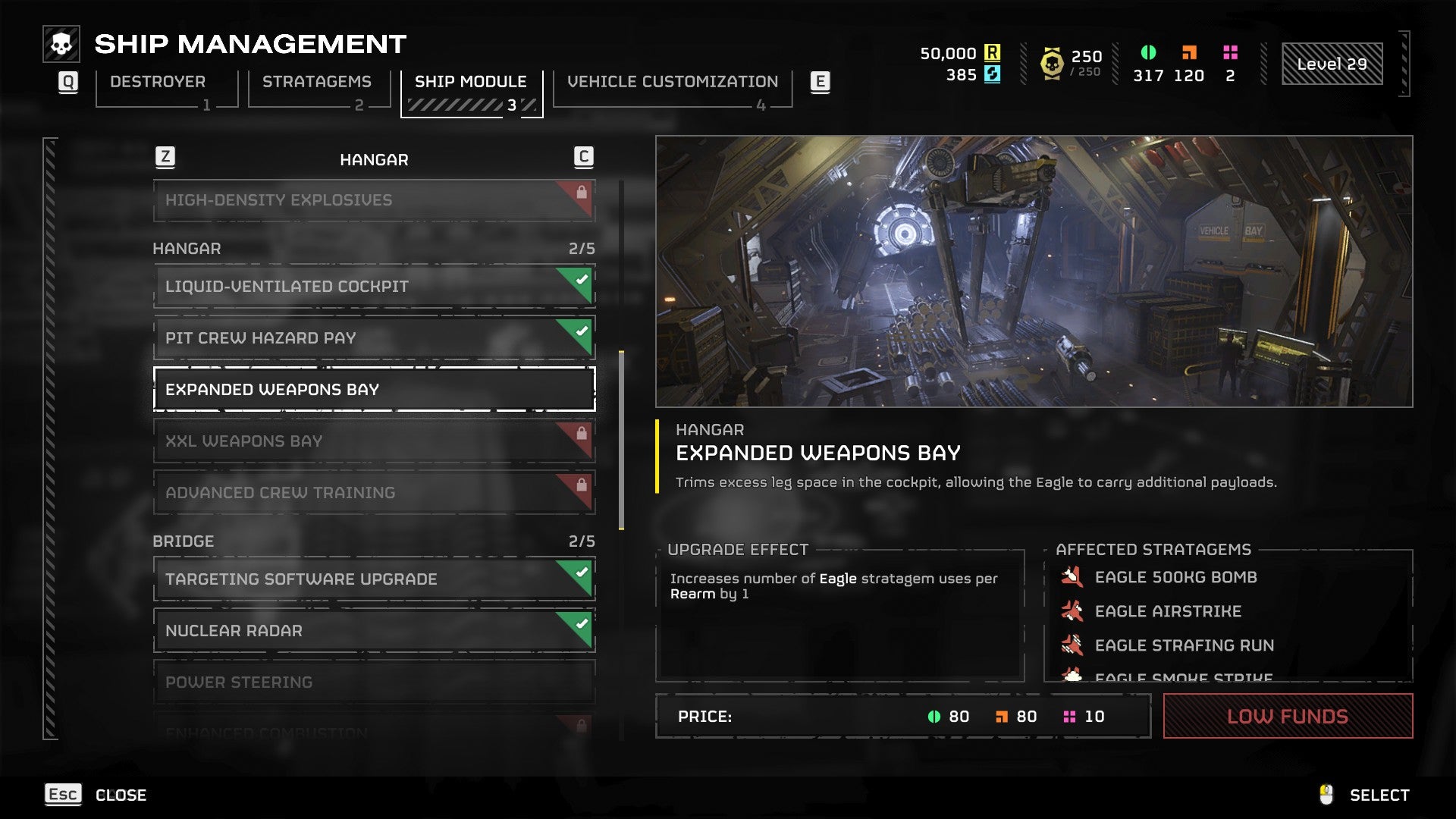This screenshot has height=819, width=1456.
Task: Select the Eagle Airstrike icon
Action: tap(1074, 611)
